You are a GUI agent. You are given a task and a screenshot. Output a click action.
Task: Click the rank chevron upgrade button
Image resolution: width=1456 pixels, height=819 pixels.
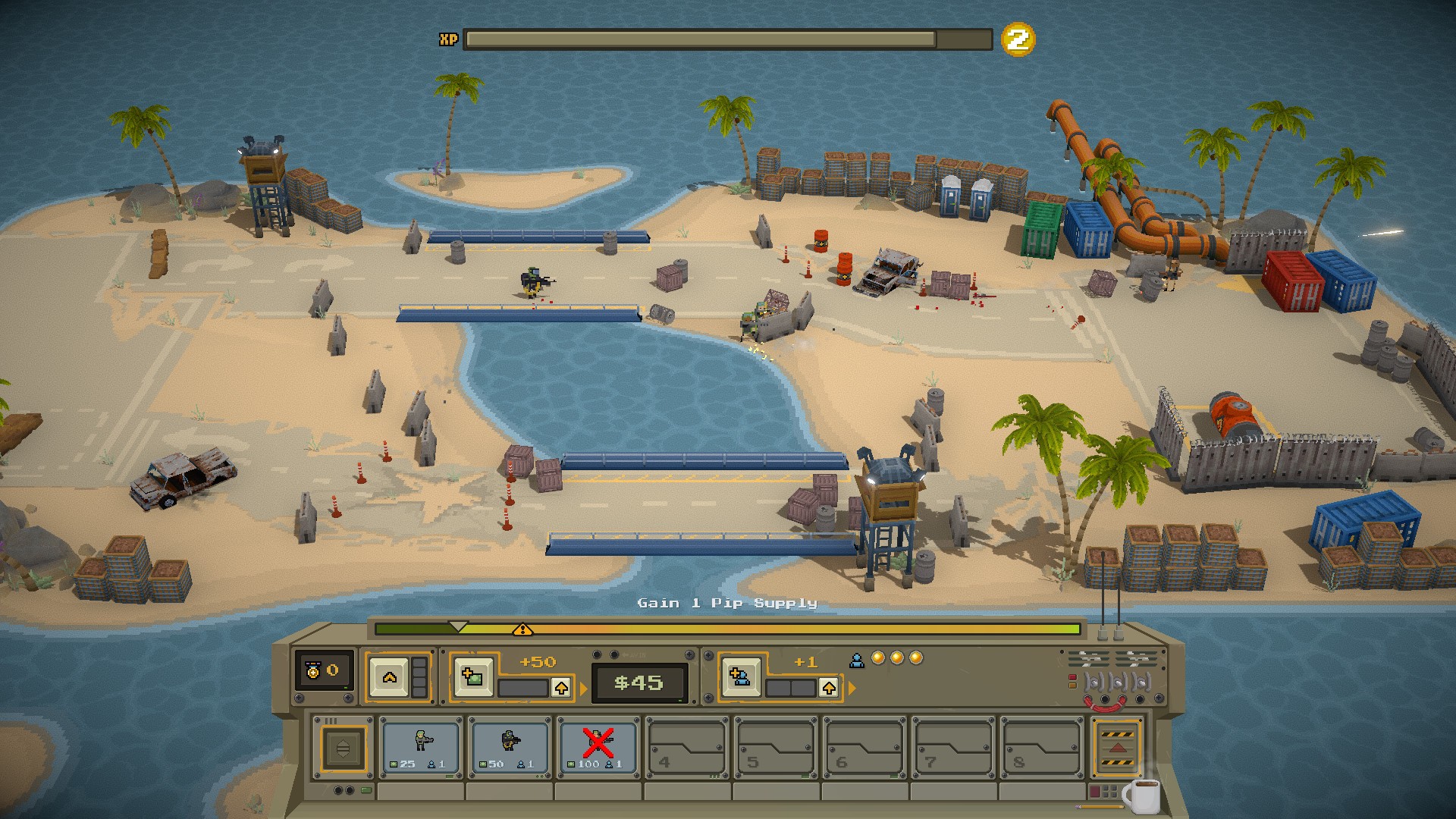tap(390, 676)
